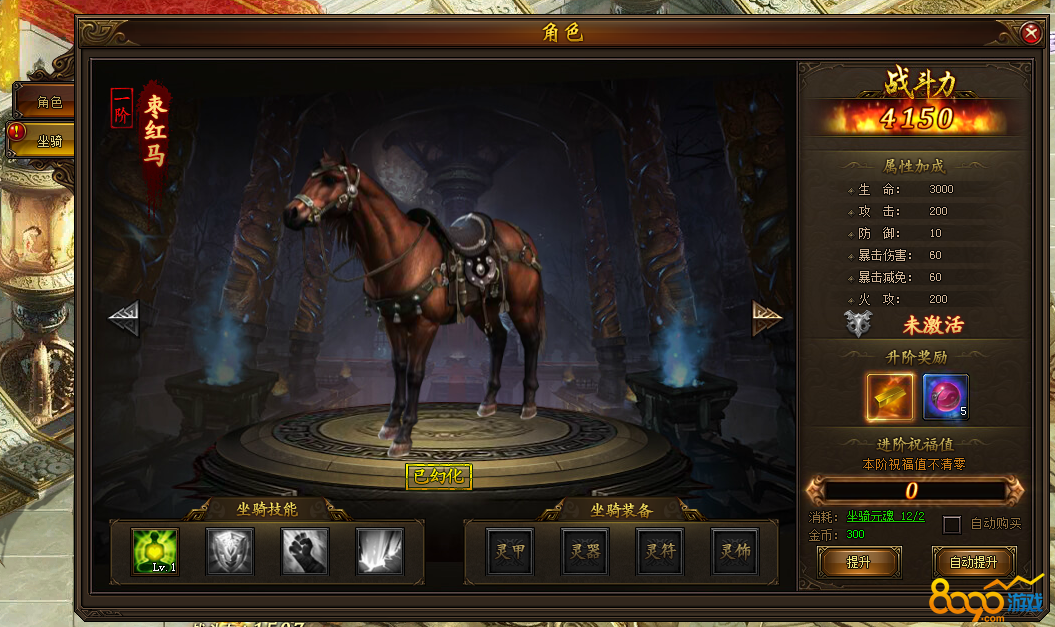Close the 角色 character window
Image resolution: width=1055 pixels, height=627 pixels.
click(x=1031, y=33)
